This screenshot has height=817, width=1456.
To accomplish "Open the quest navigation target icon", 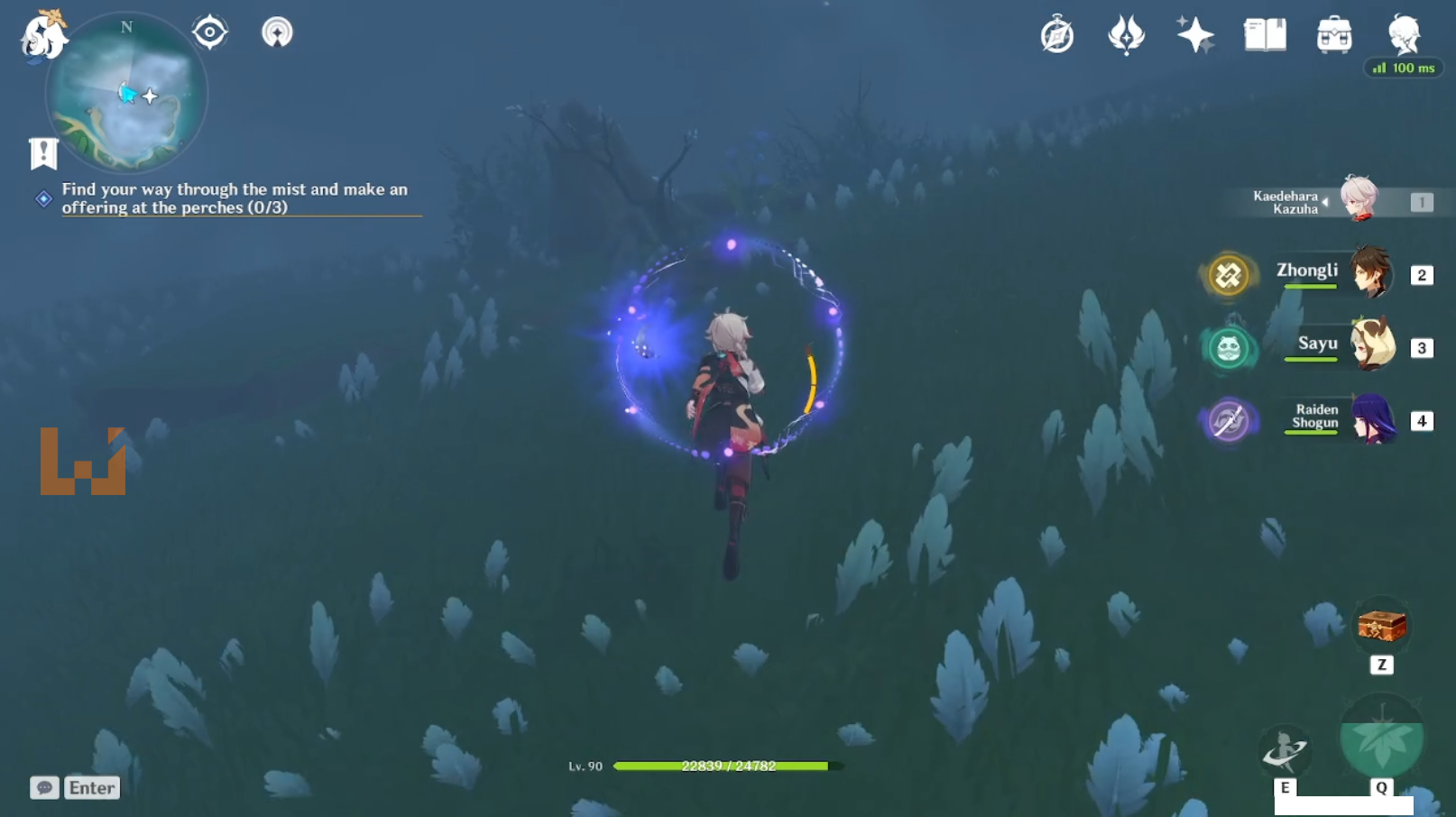I will 209,32.
